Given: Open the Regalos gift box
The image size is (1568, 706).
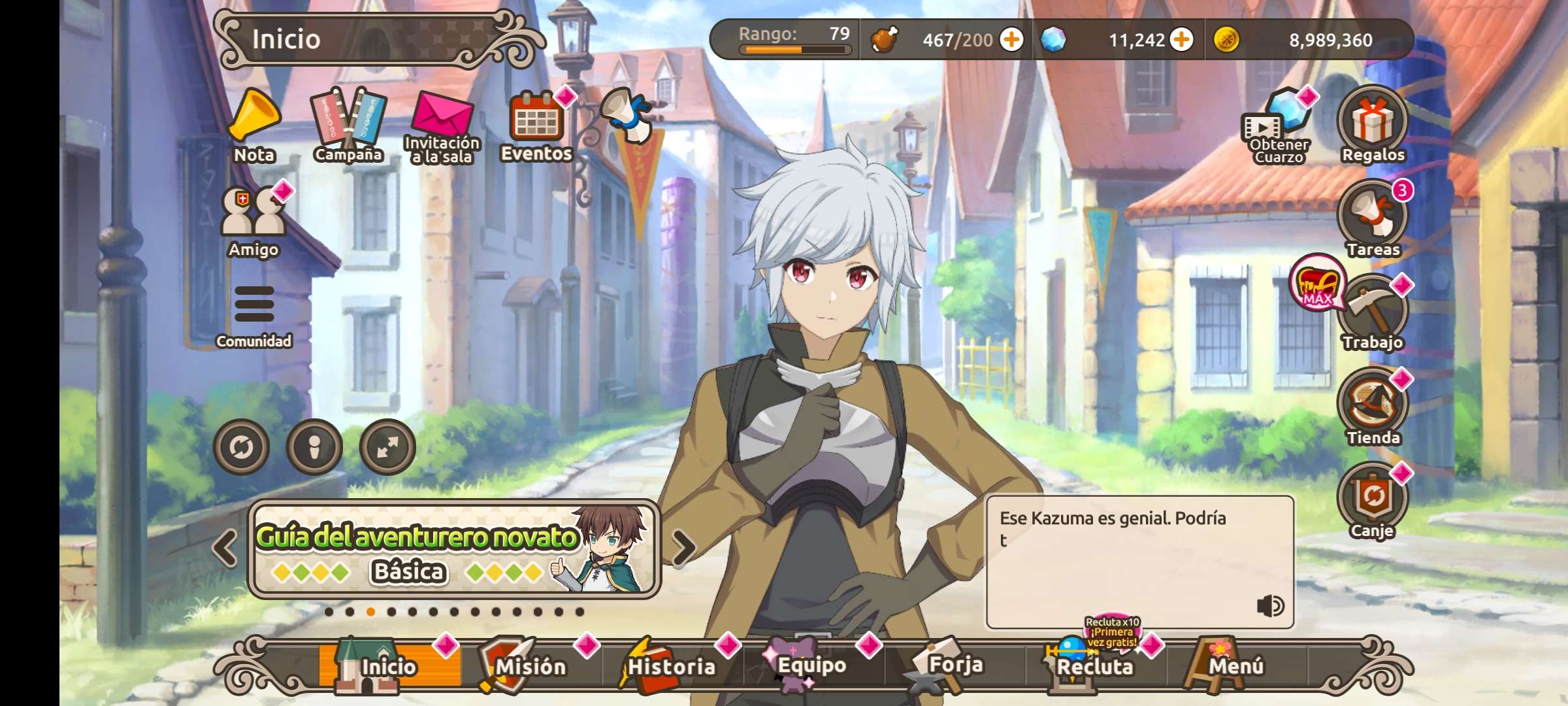Looking at the screenshot, I should [x=1373, y=124].
